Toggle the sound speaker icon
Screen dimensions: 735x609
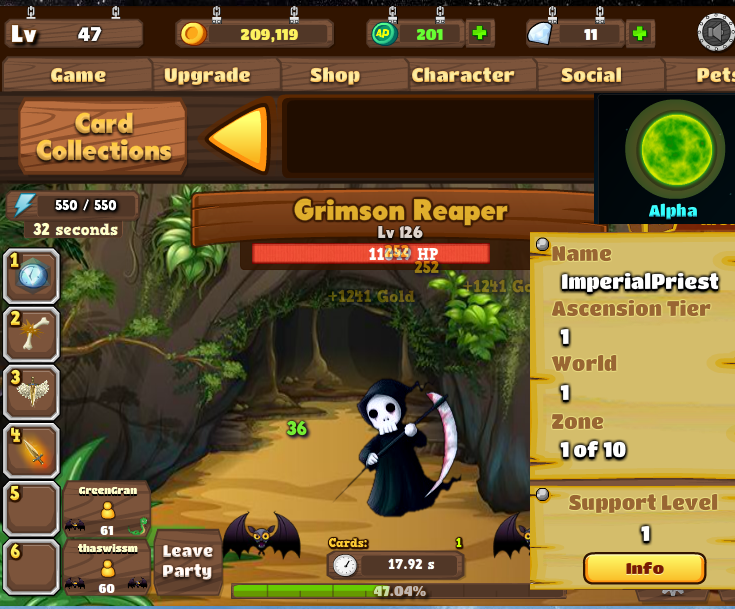716,33
